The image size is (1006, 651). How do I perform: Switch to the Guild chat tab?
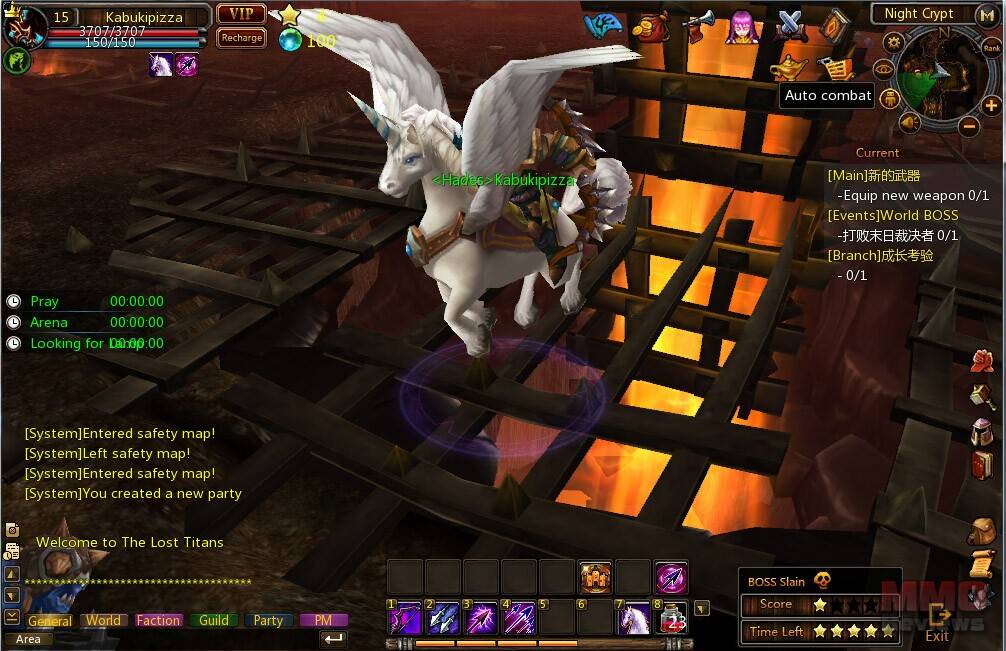click(214, 620)
